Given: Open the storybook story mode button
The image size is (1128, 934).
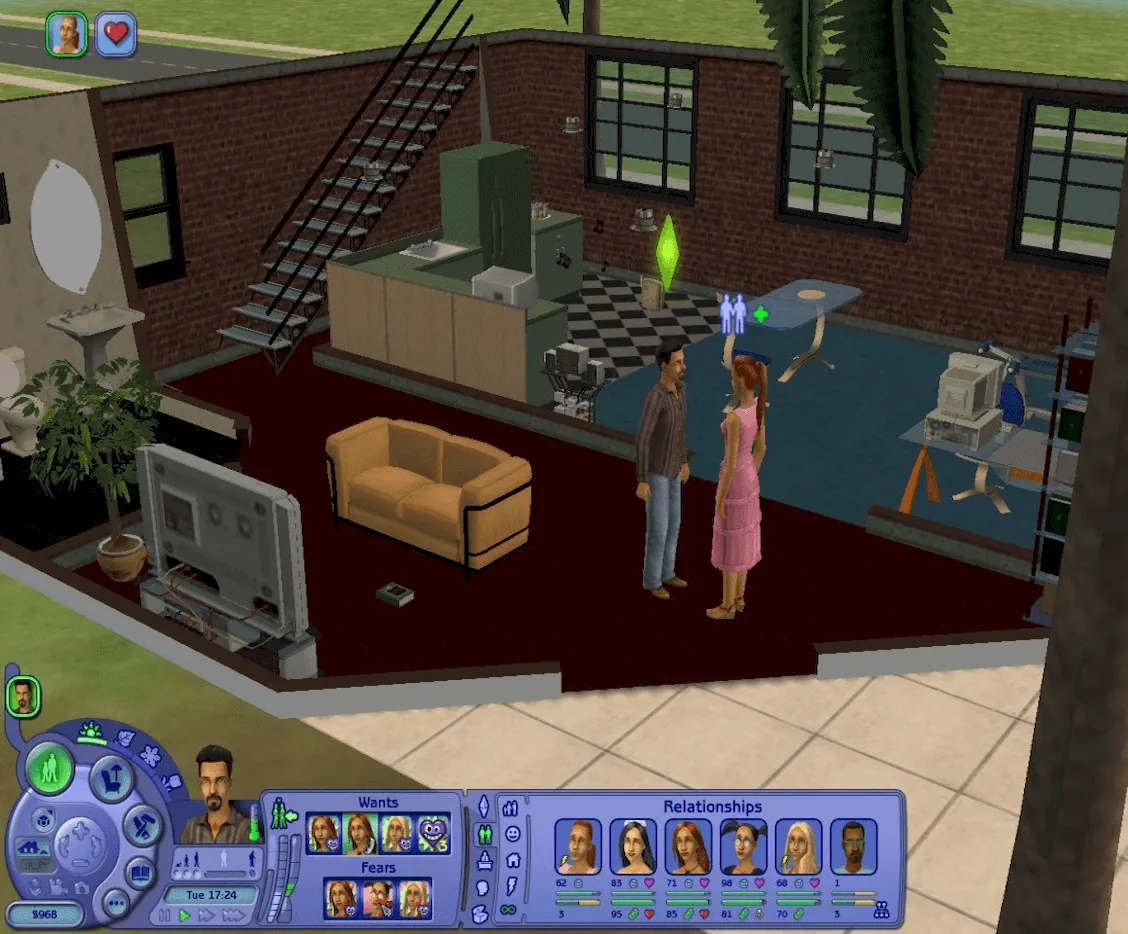Looking at the screenshot, I should click(x=141, y=872).
